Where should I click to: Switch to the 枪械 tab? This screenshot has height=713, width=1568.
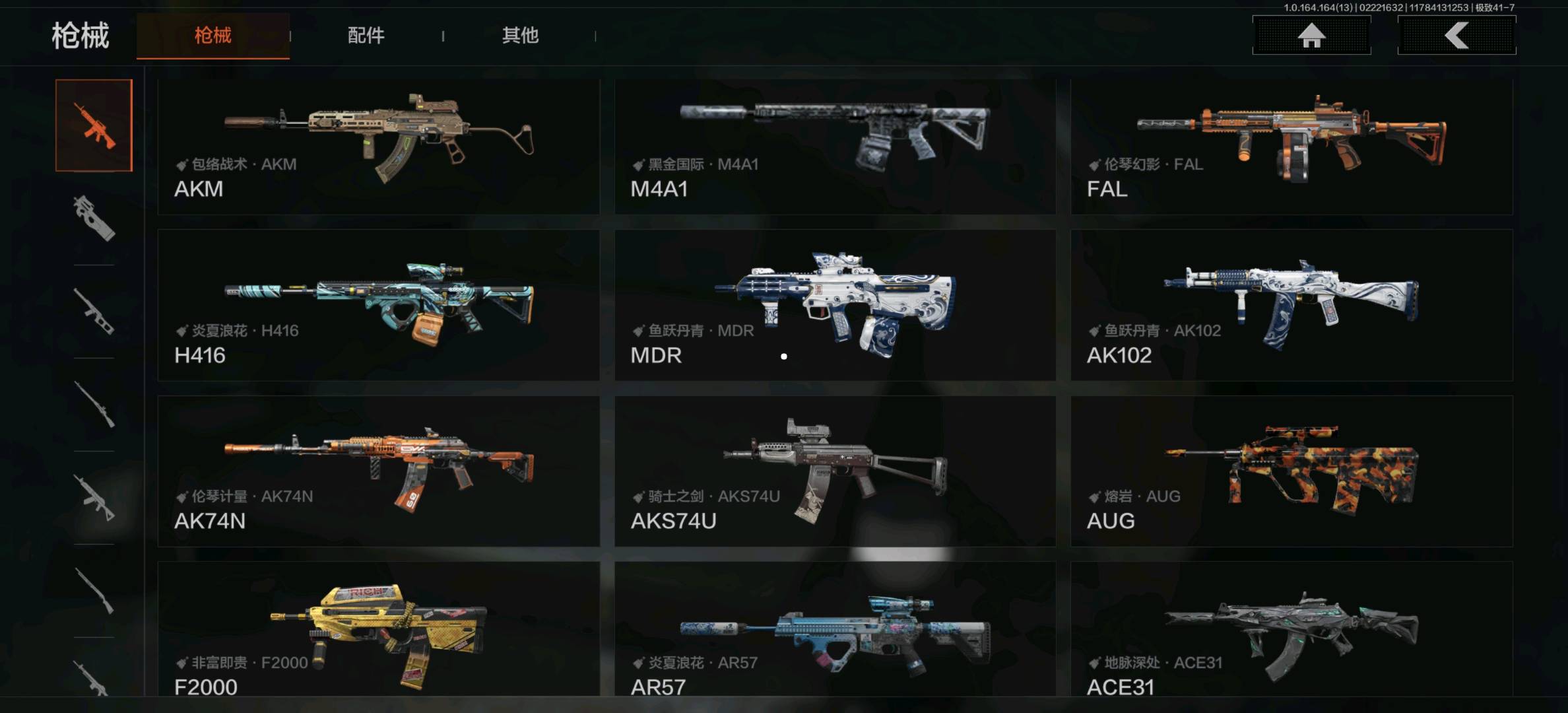point(212,36)
